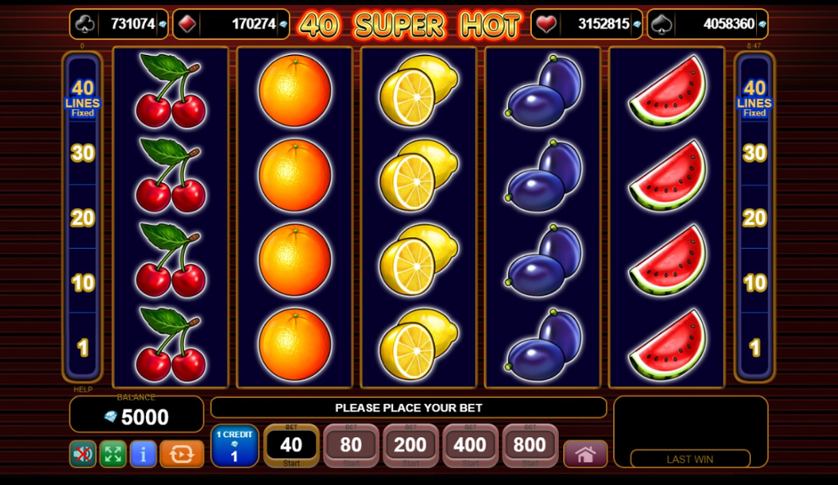The width and height of the screenshot is (838, 485).
Task: Activate the orange autoplay button
Action: pos(181,454)
